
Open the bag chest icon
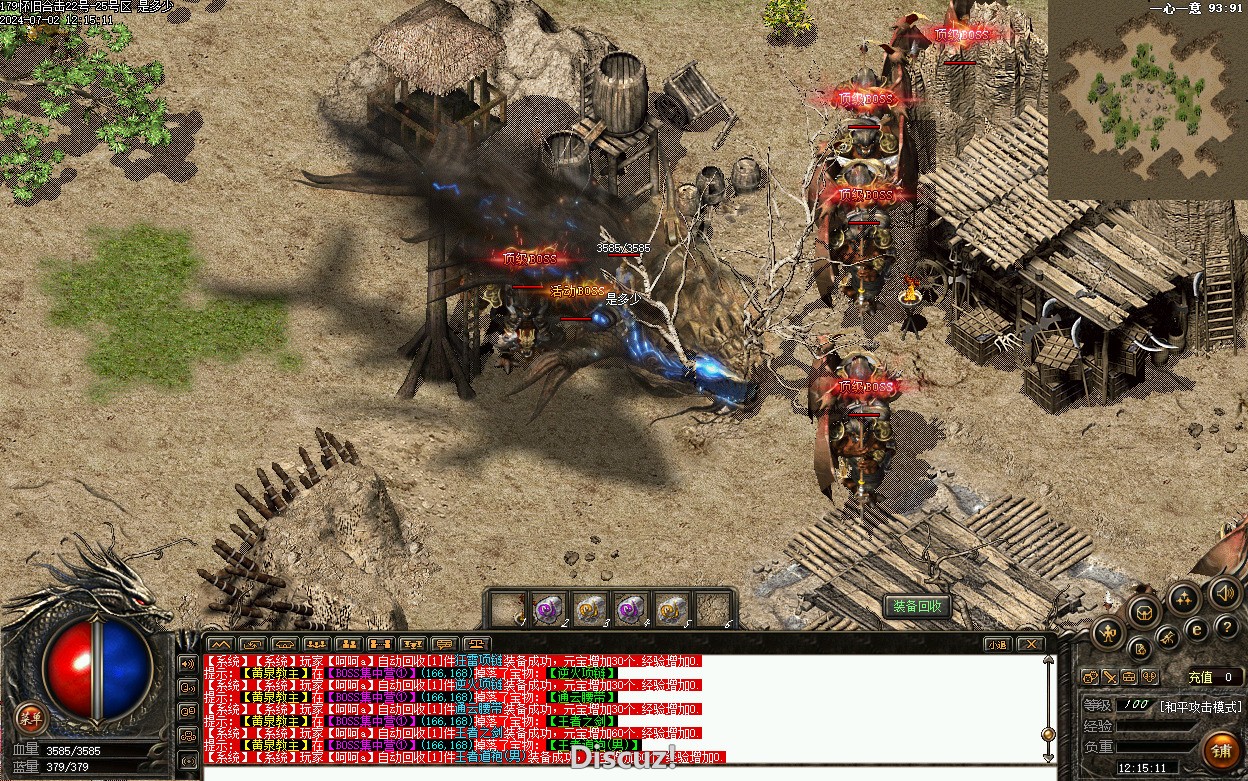click(1145, 611)
